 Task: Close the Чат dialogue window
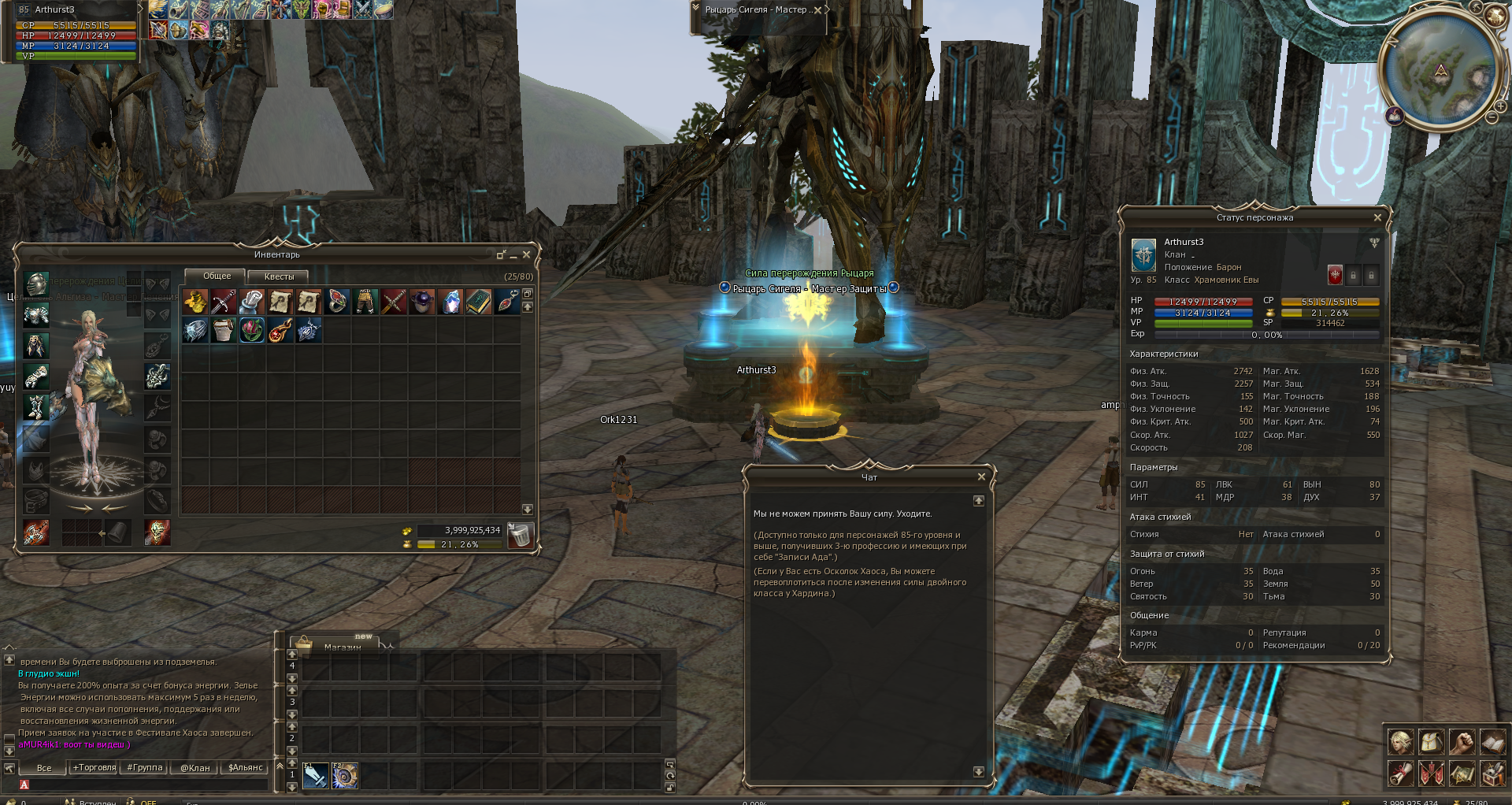click(x=981, y=477)
